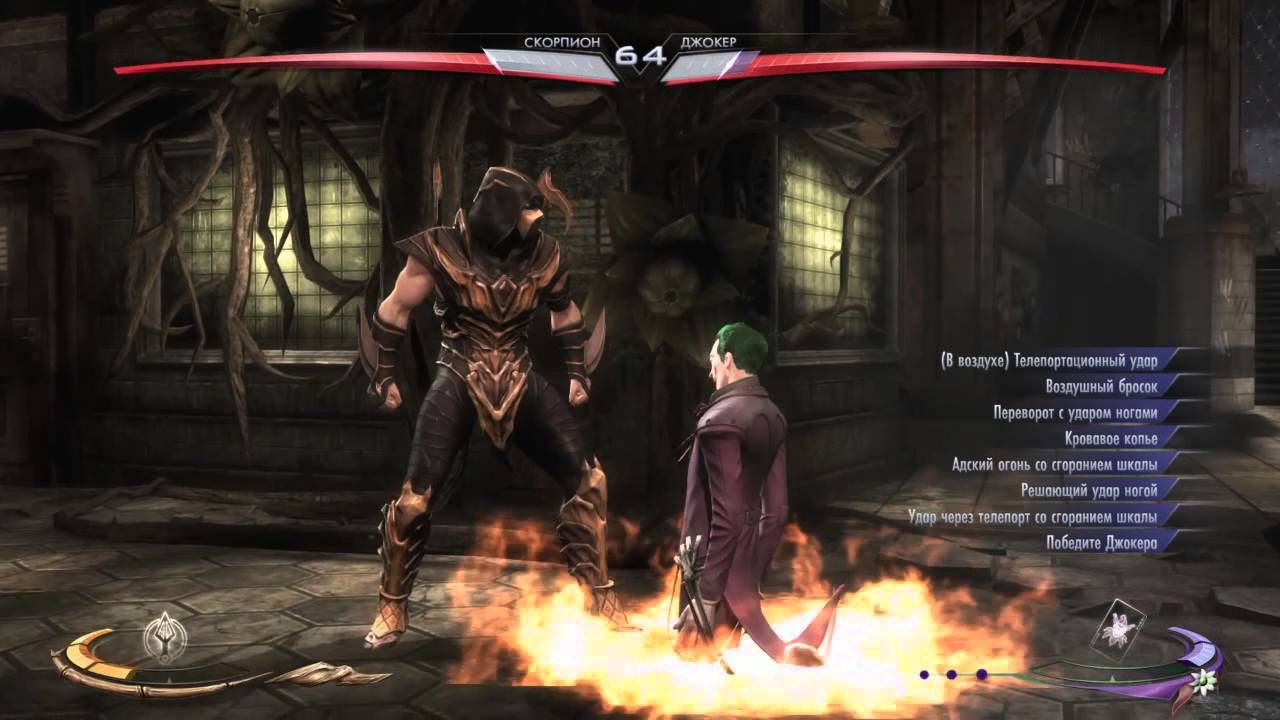Select "Удар через телепорт со сгоранием шкалы"

1033,516
